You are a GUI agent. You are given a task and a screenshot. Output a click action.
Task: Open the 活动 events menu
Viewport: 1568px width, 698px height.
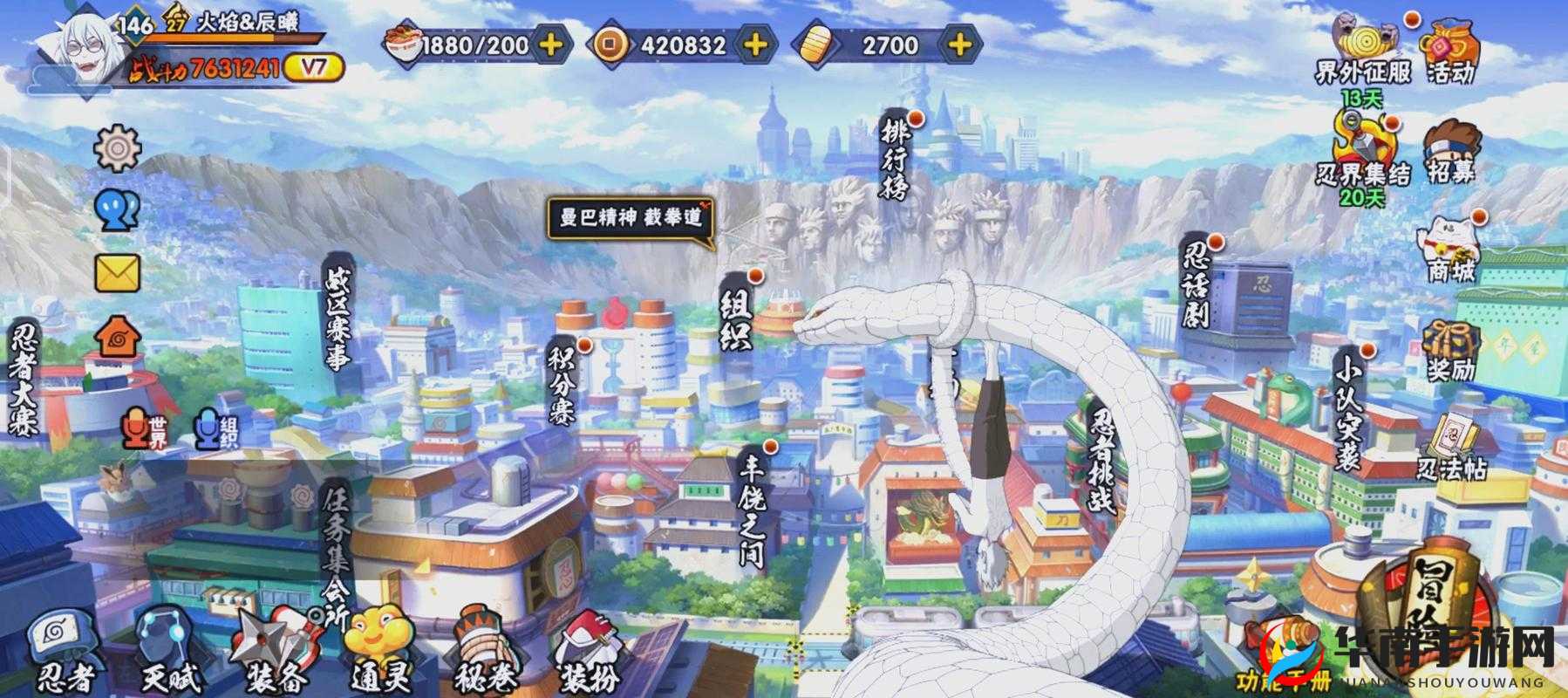pos(1450,53)
